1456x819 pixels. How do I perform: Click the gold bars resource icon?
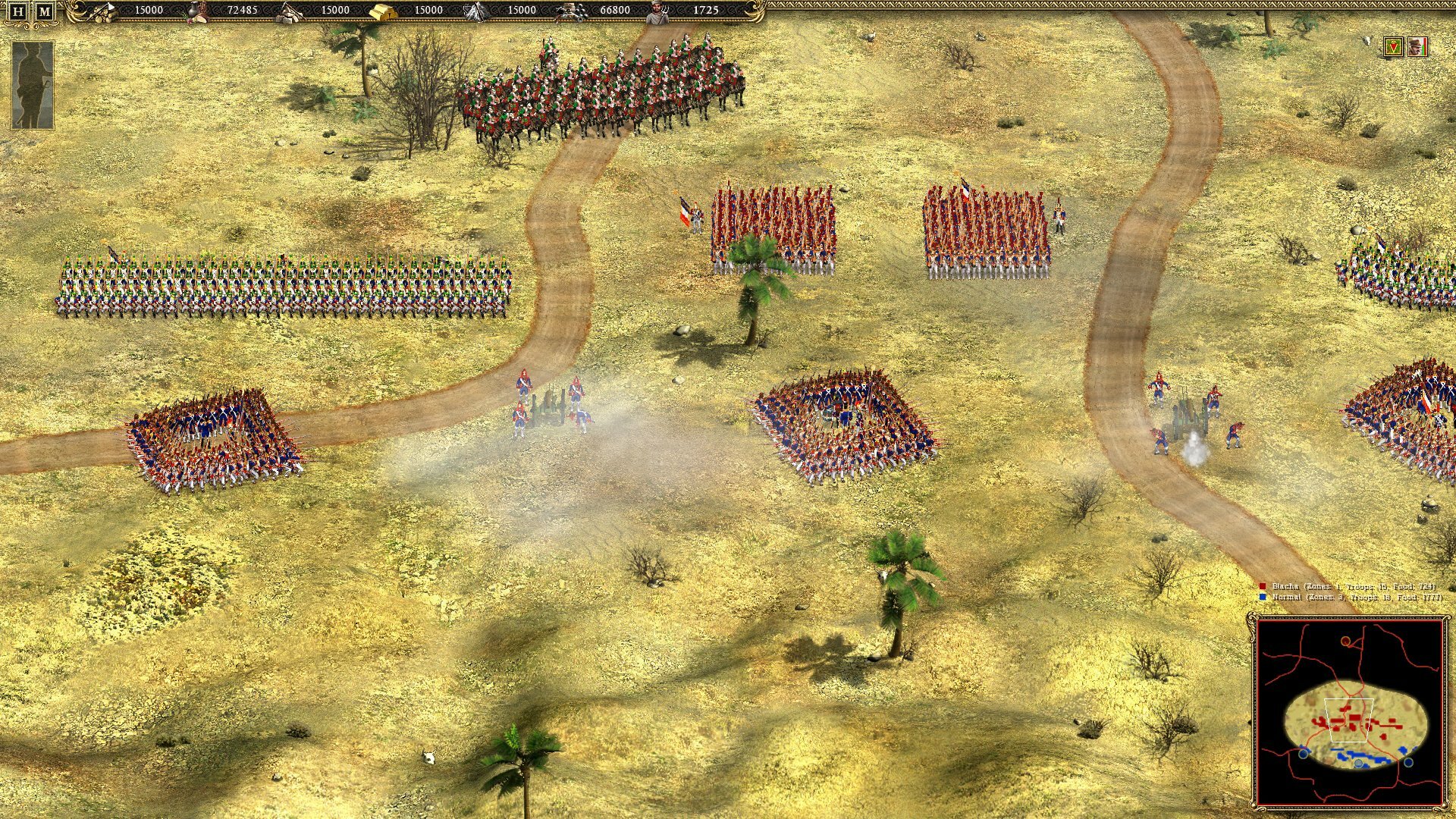pos(384,12)
